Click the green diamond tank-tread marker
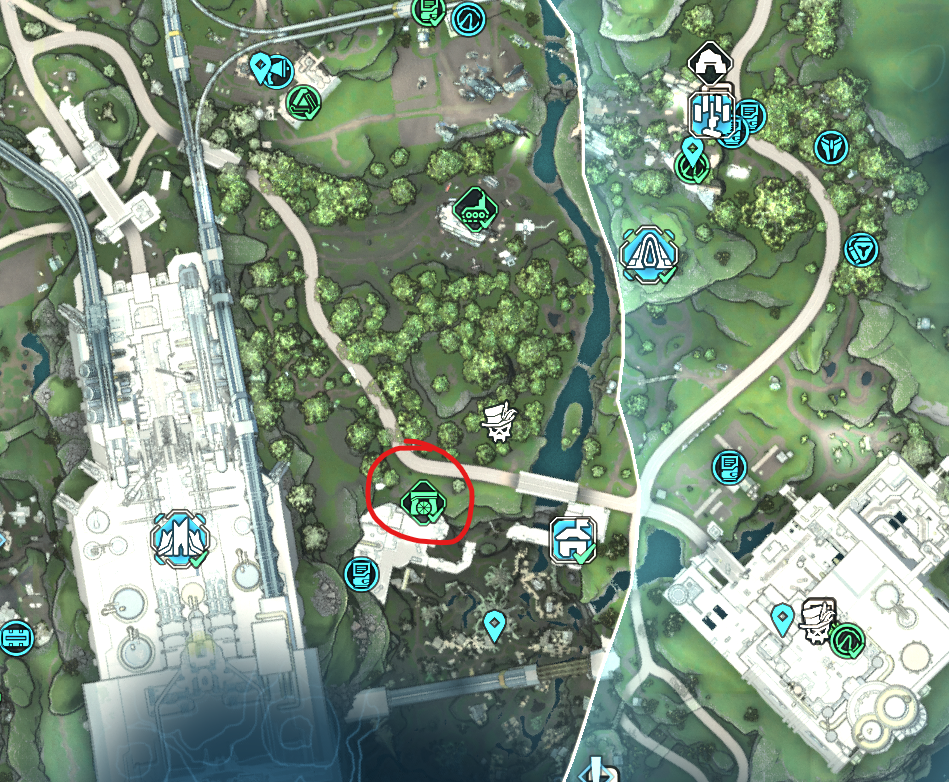Screen dimensions: 949x782 [473, 207]
